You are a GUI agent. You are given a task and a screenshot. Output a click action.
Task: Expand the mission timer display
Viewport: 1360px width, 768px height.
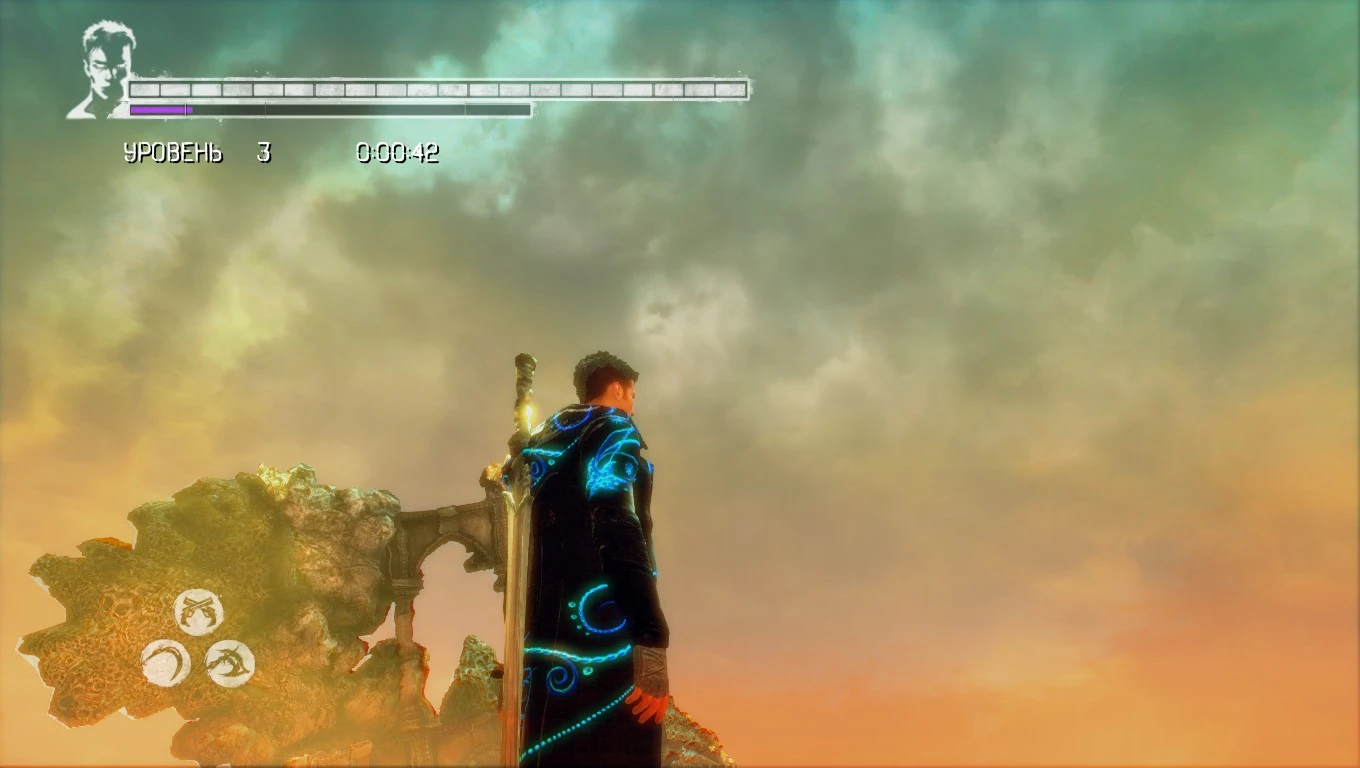click(x=397, y=152)
